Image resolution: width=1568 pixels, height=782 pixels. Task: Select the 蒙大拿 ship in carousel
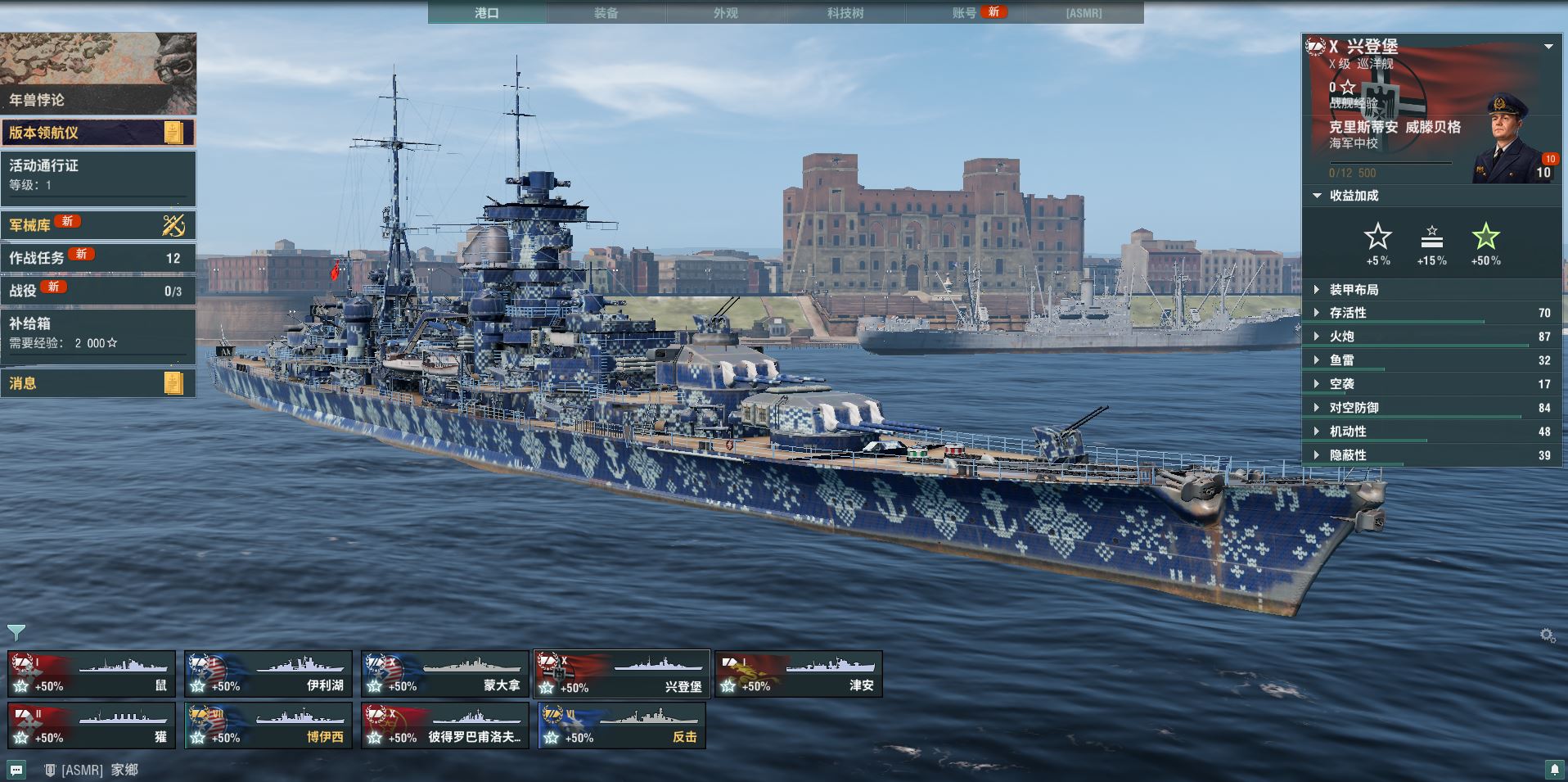point(445,674)
